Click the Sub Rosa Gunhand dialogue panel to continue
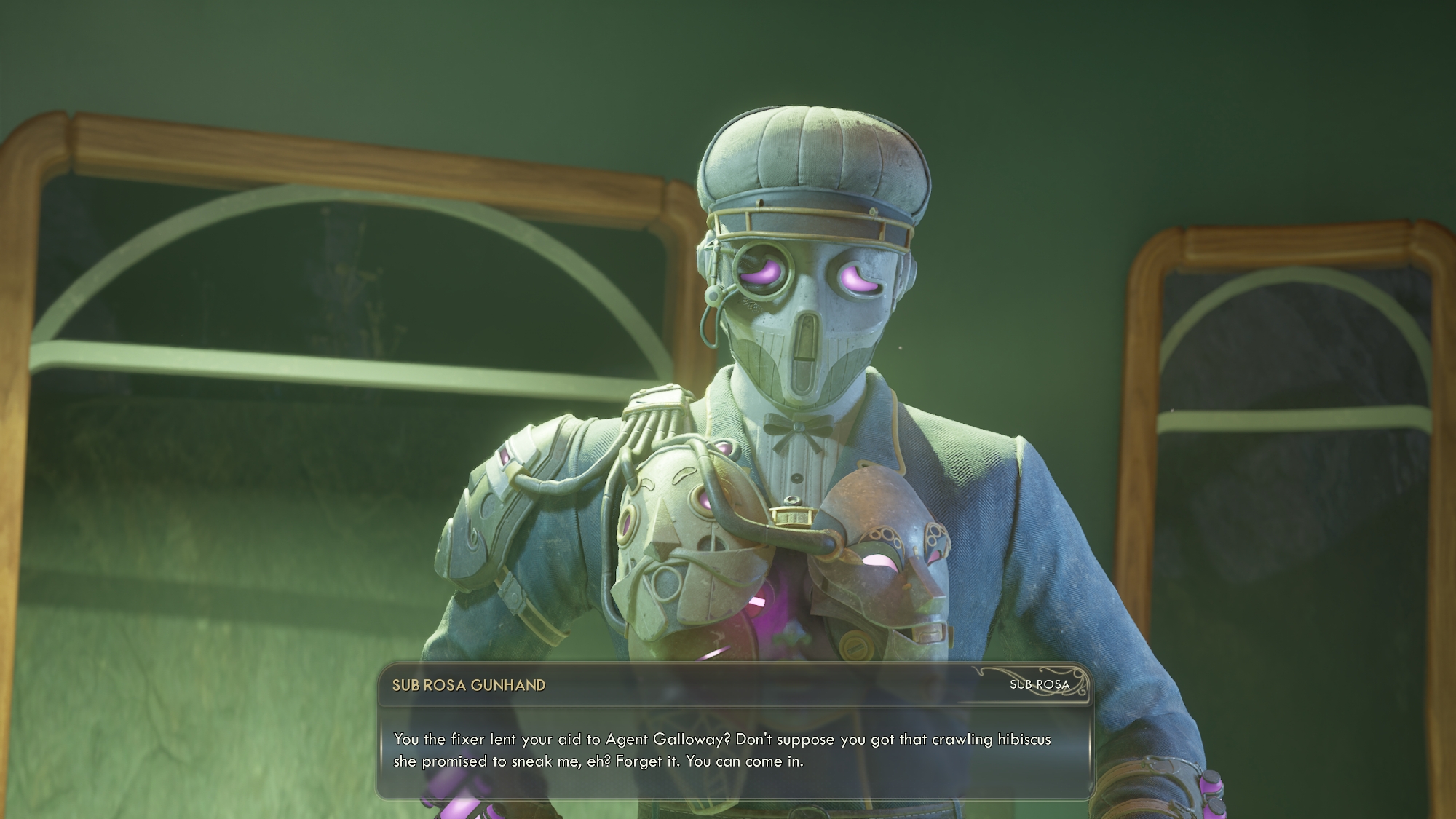 734,750
